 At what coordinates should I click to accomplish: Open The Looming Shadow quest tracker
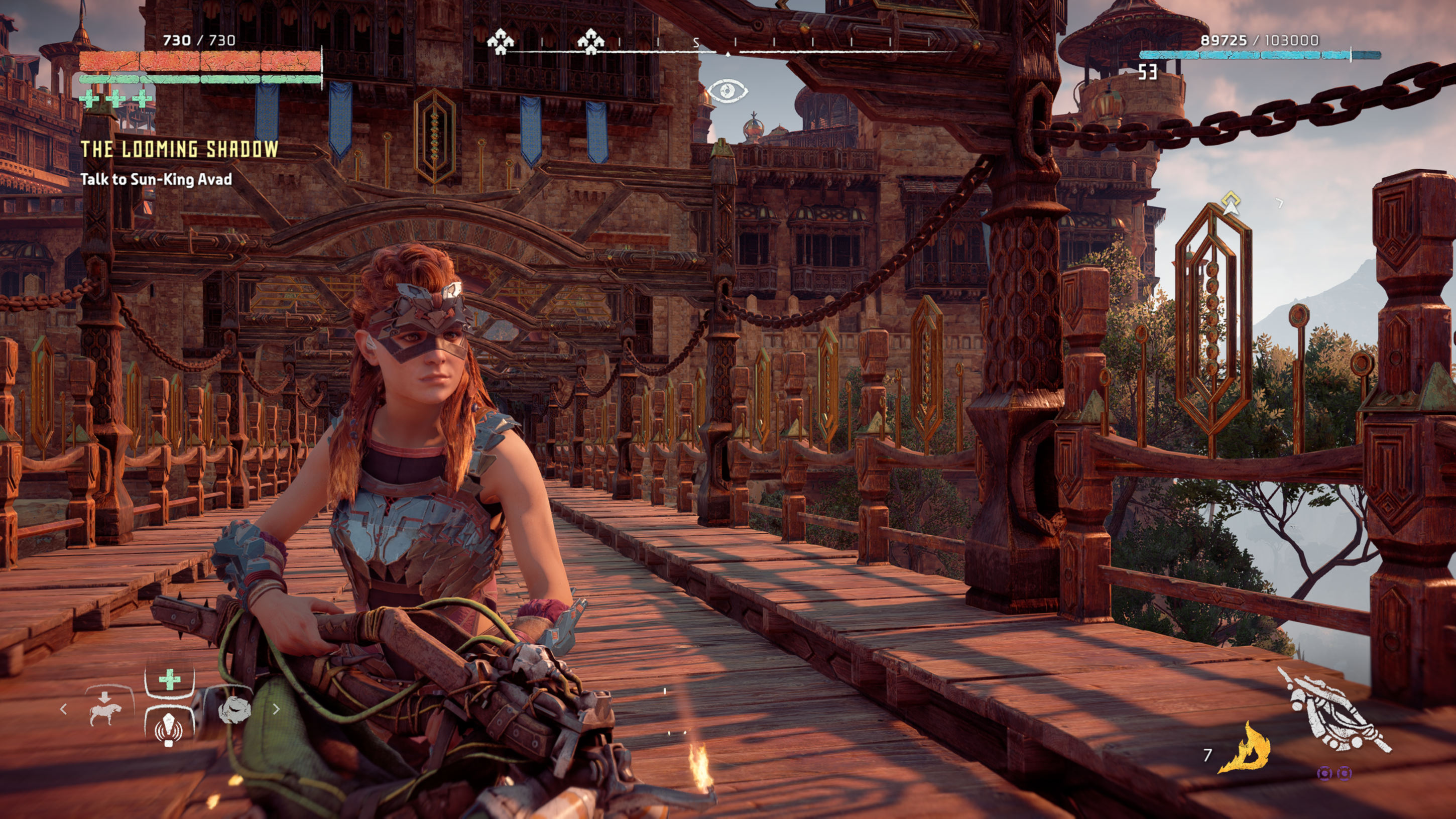(179, 149)
